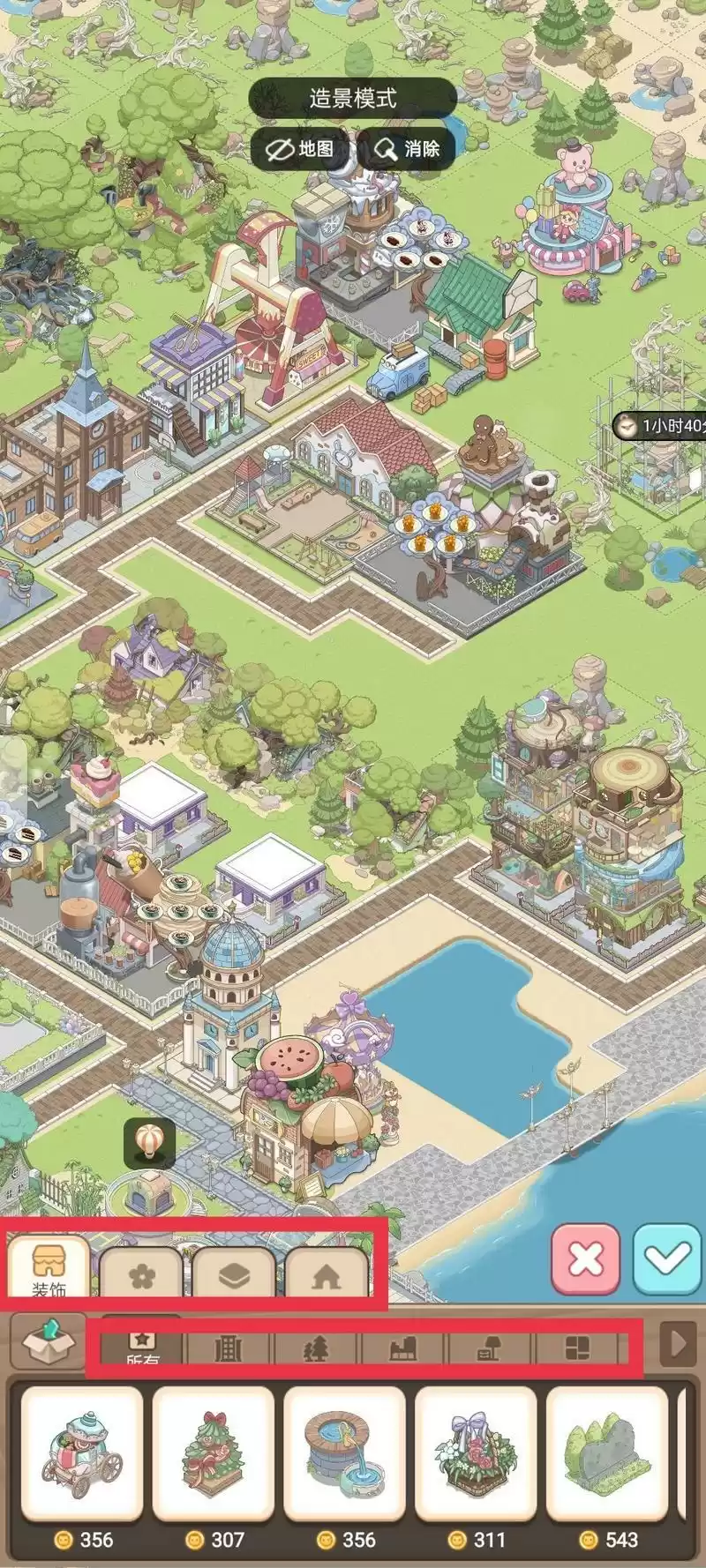Cancel with the red X button
This screenshot has height=1568, width=706.
click(585, 1259)
